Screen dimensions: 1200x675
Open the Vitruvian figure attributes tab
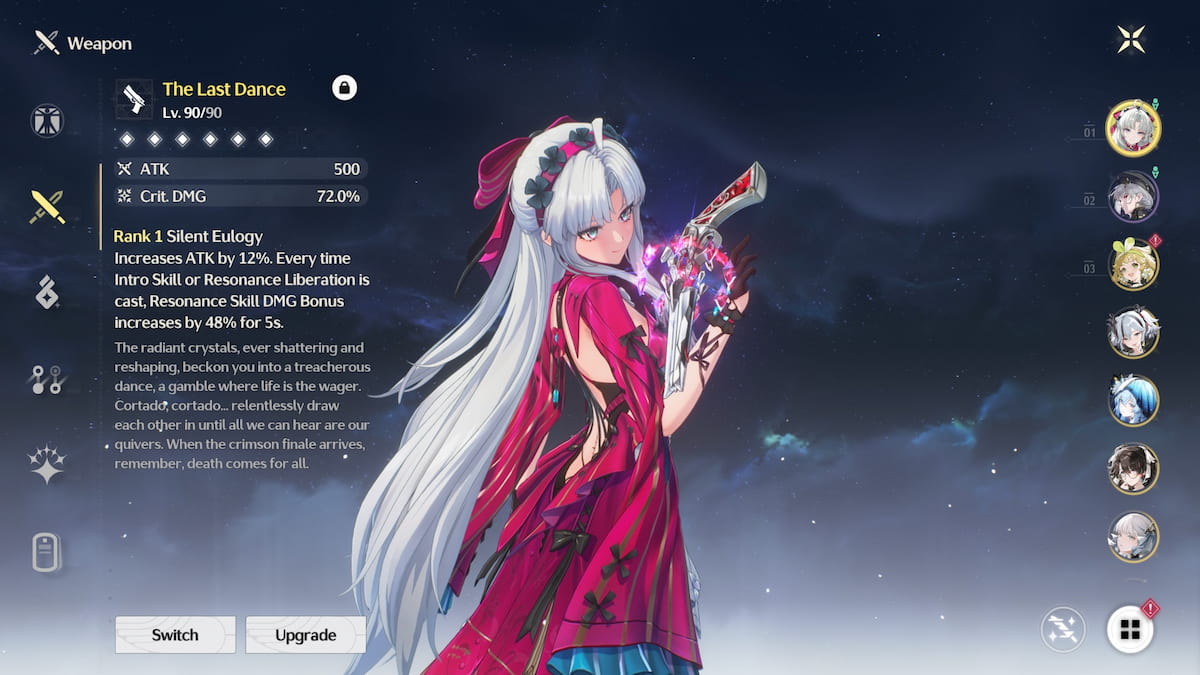[47, 121]
